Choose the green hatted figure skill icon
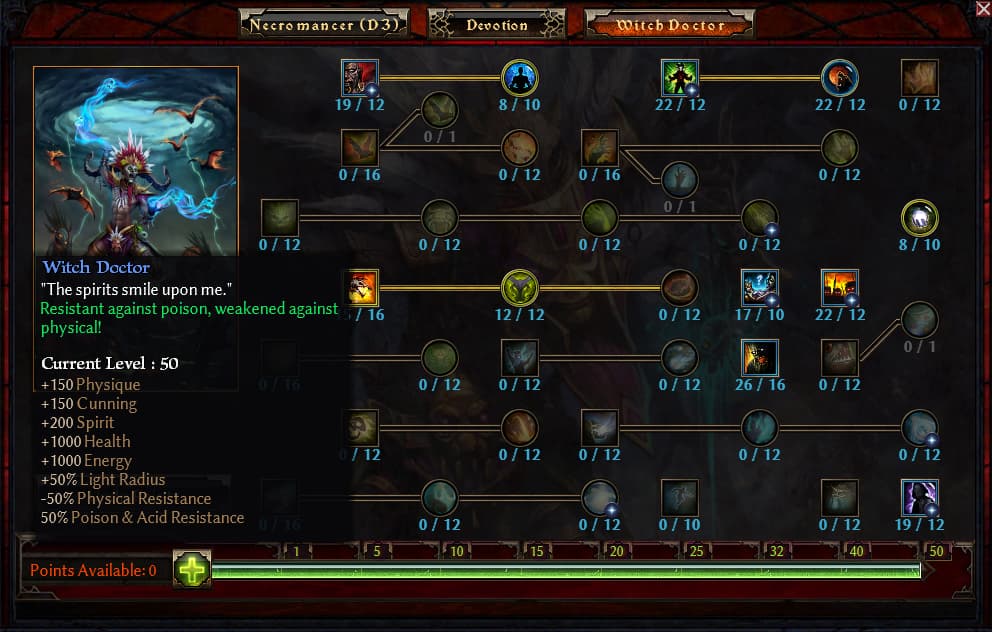This screenshot has width=992, height=632. (680, 78)
